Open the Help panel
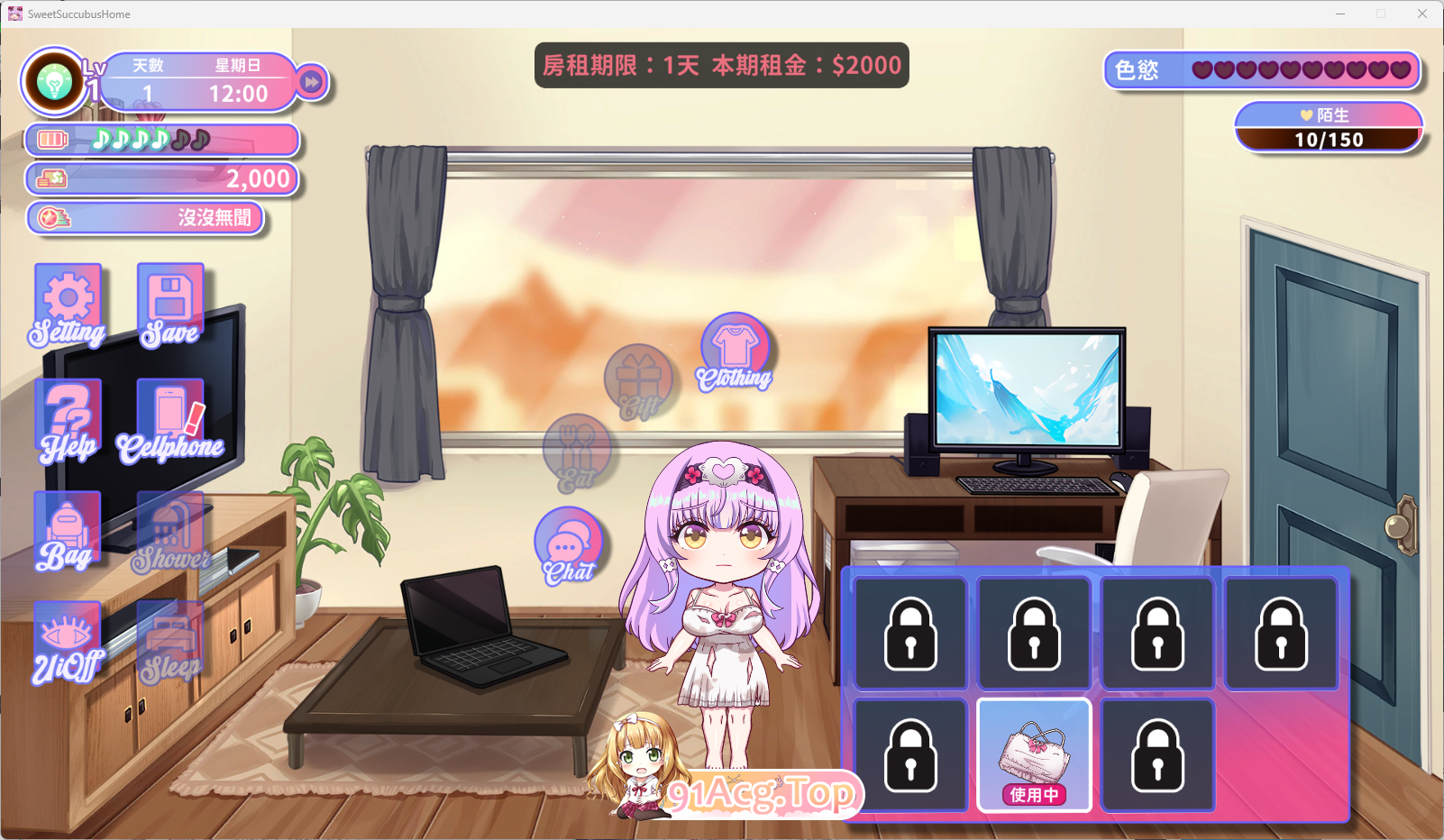 click(68, 415)
